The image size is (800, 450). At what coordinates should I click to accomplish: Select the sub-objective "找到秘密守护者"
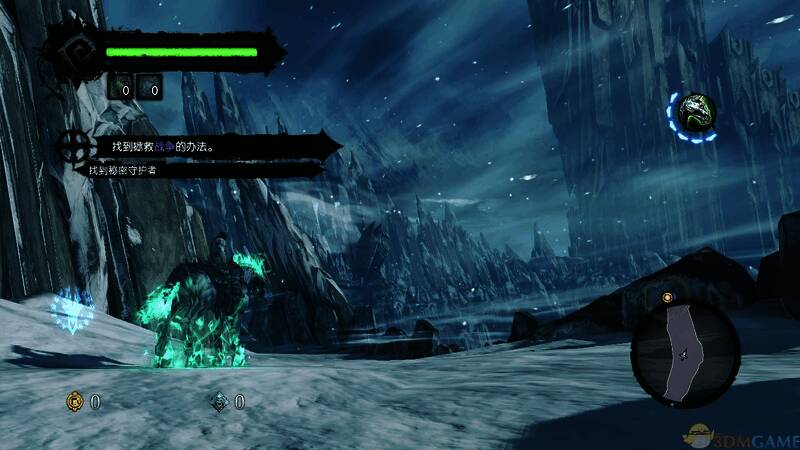pyautogui.click(x=127, y=170)
